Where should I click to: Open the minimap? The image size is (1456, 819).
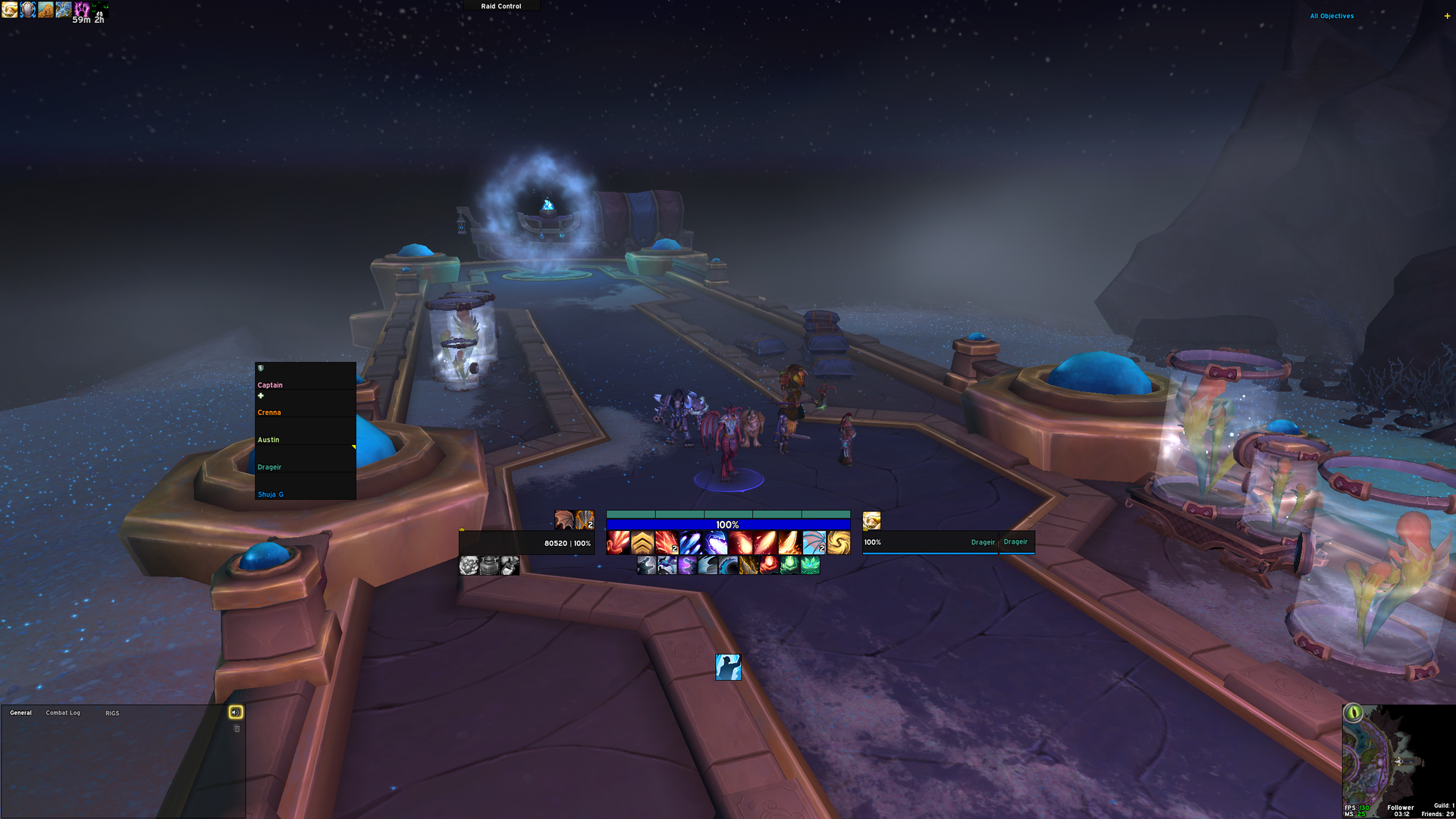1397,758
